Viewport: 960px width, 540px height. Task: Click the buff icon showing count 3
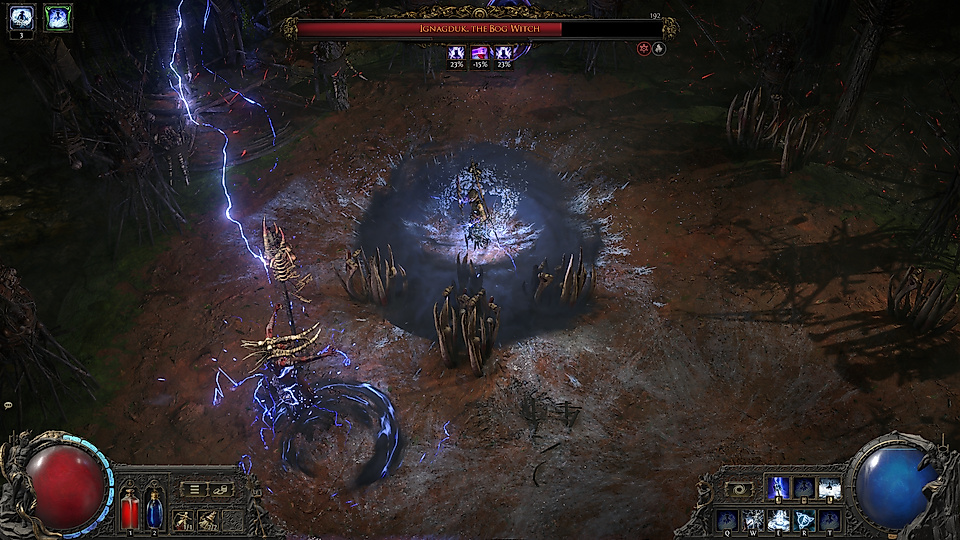tap(22, 17)
